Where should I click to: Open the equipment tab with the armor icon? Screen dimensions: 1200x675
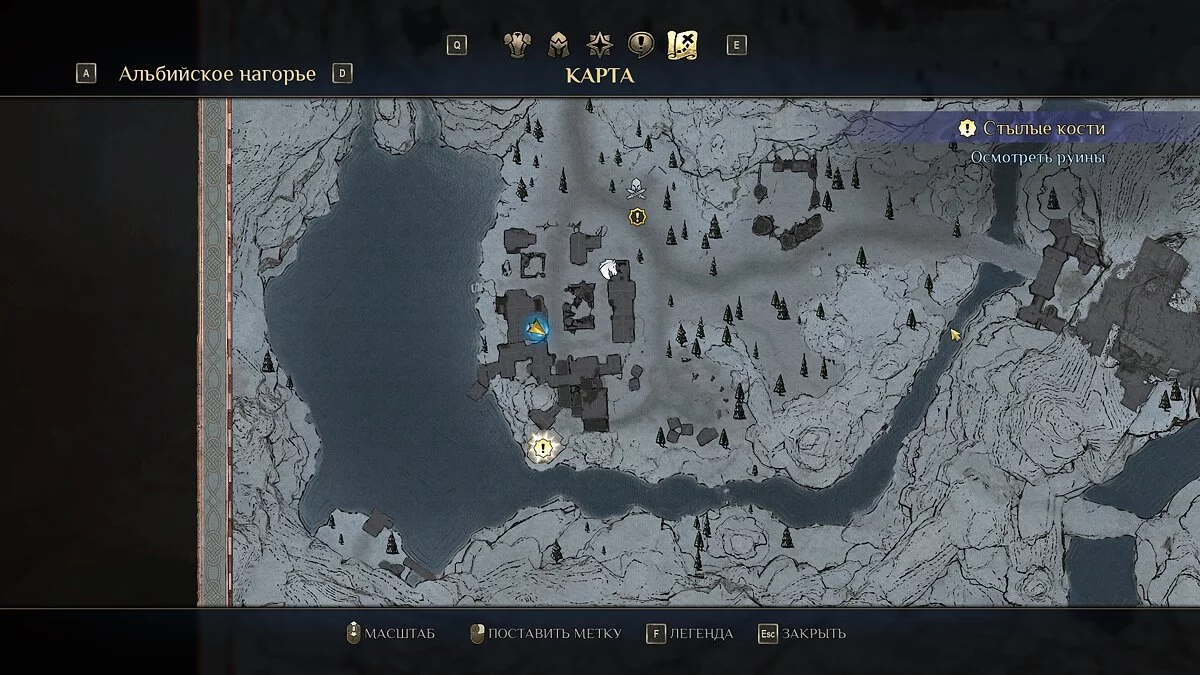pyautogui.click(x=516, y=45)
